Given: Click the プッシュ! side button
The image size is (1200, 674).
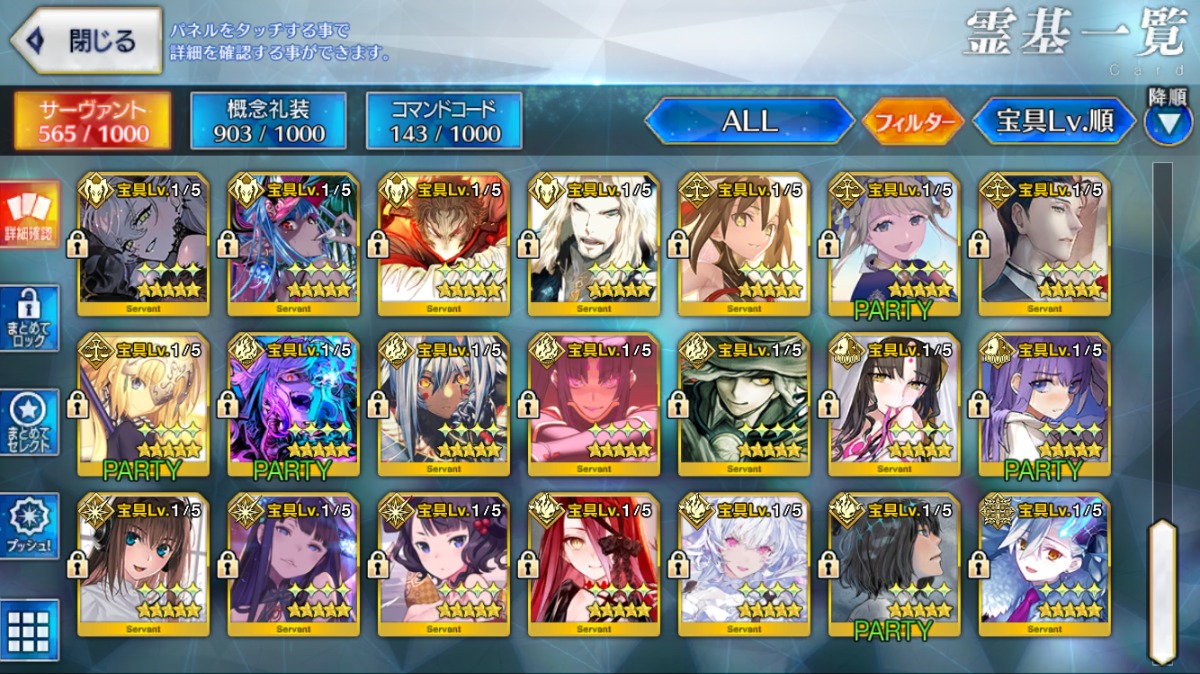Looking at the screenshot, I should pos(29,527).
